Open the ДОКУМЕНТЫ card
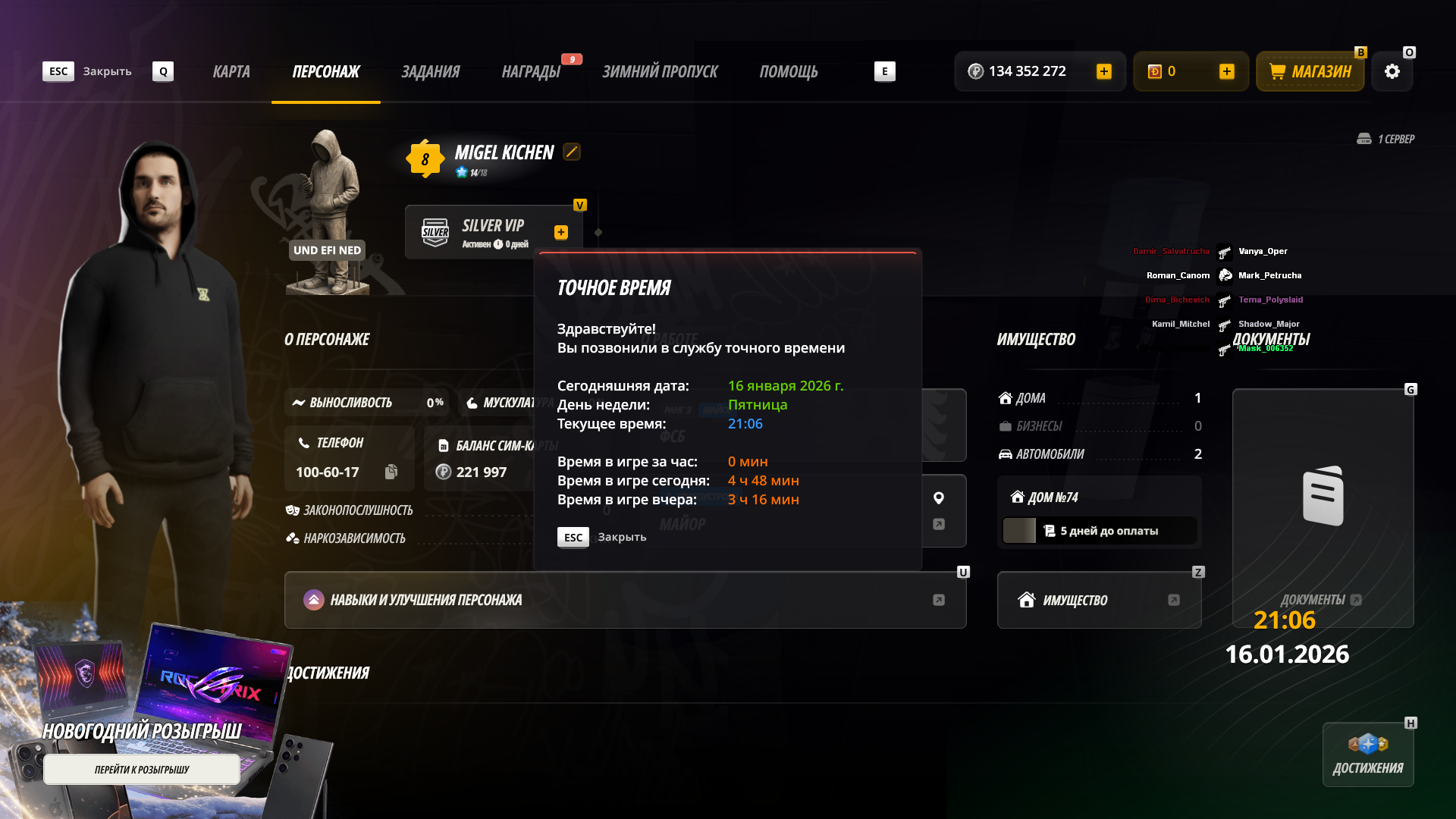 point(1323,508)
